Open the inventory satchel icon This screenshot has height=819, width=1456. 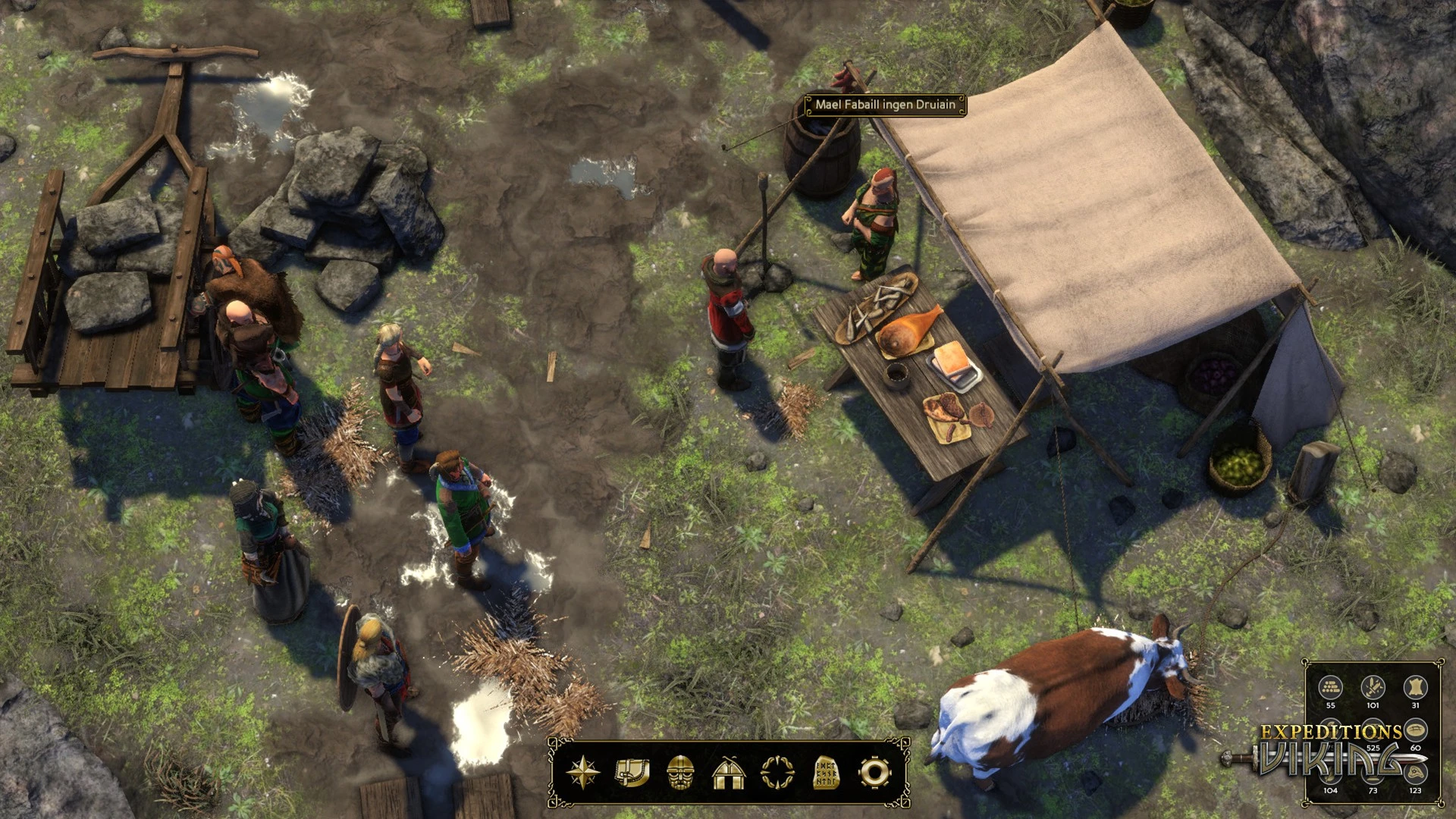632,773
